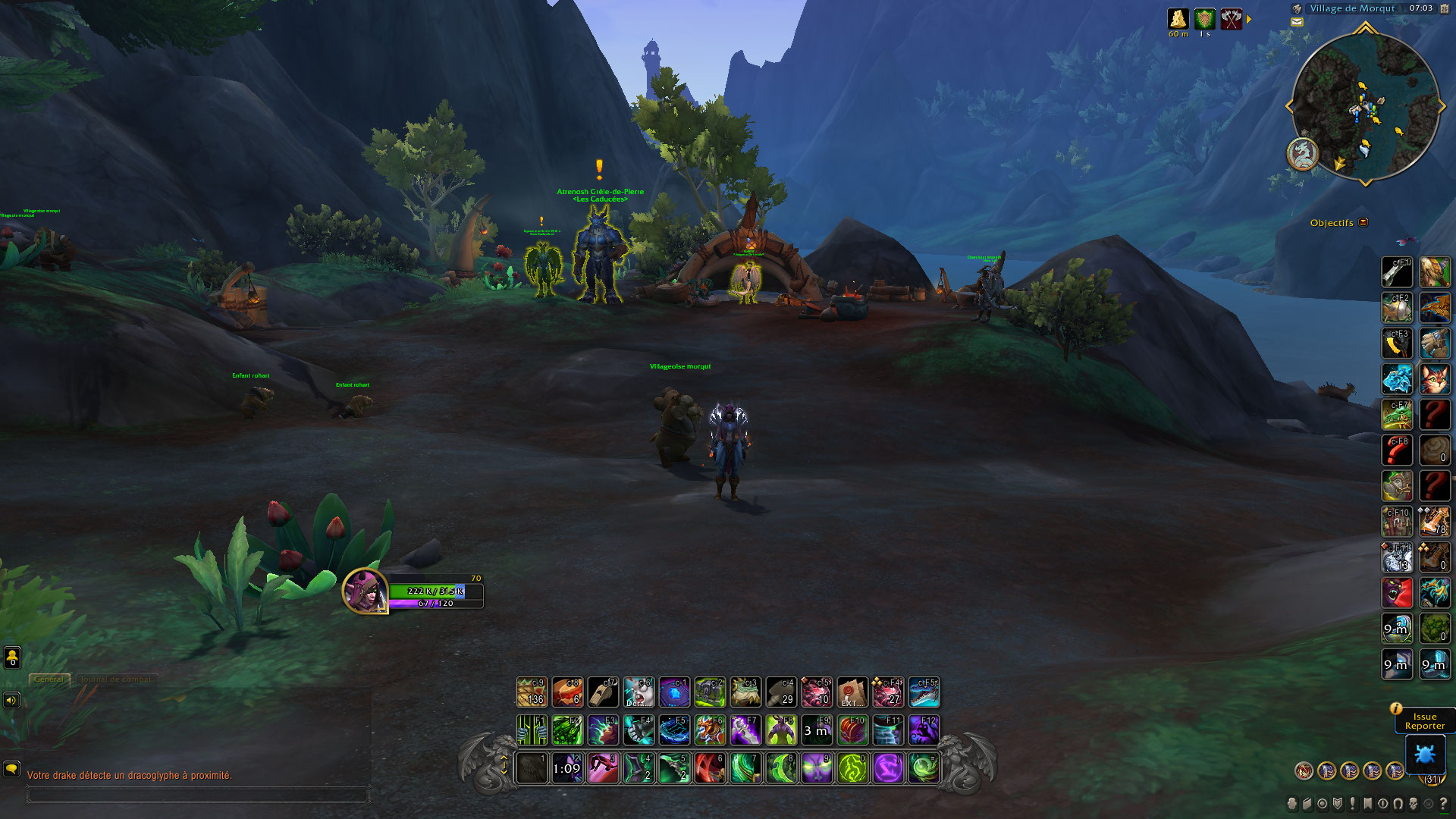Select the orange cat icon on side bar

pos(1434,379)
